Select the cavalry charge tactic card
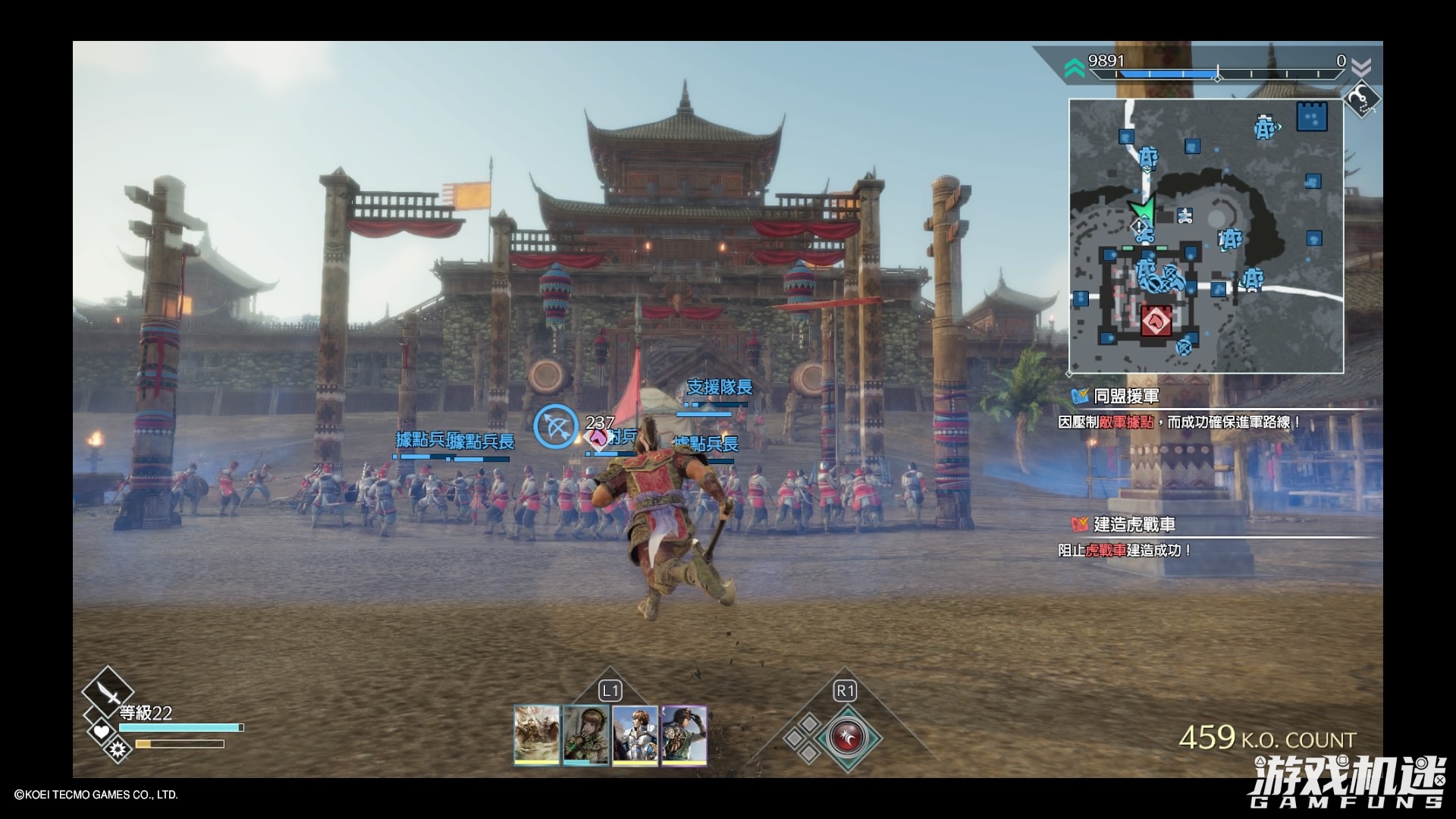Viewport: 1456px width, 819px height. [537, 734]
